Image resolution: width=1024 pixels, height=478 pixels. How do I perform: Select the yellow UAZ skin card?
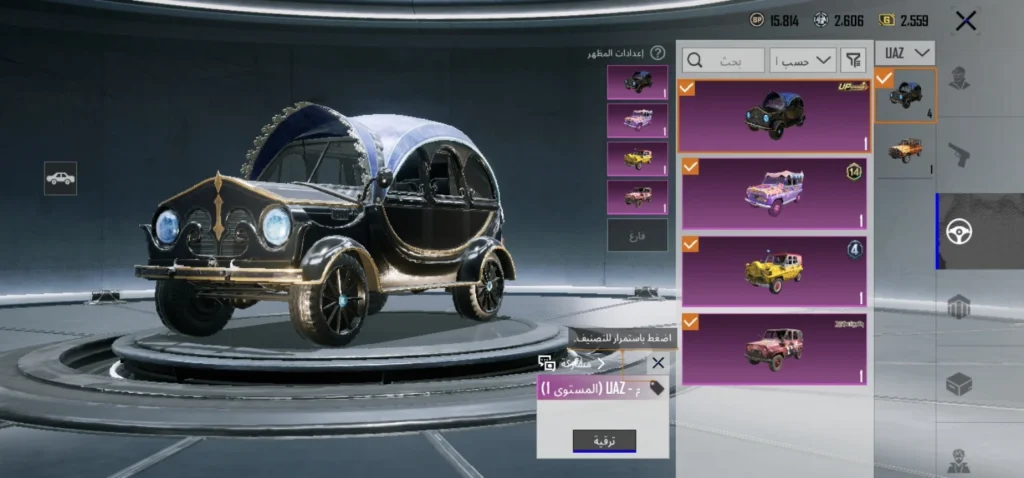coord(774,270)
